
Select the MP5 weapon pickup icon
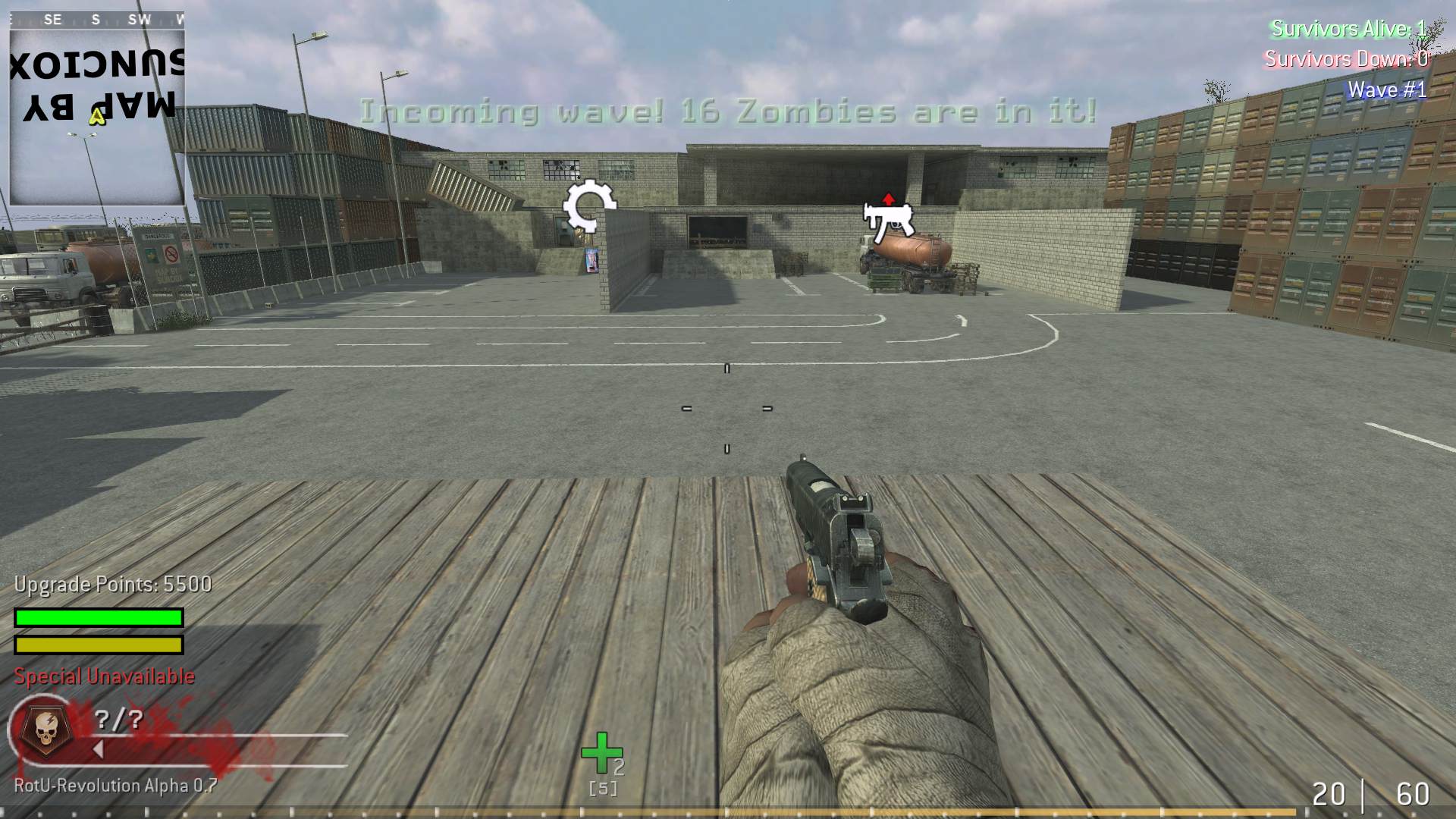pos(889,221)
